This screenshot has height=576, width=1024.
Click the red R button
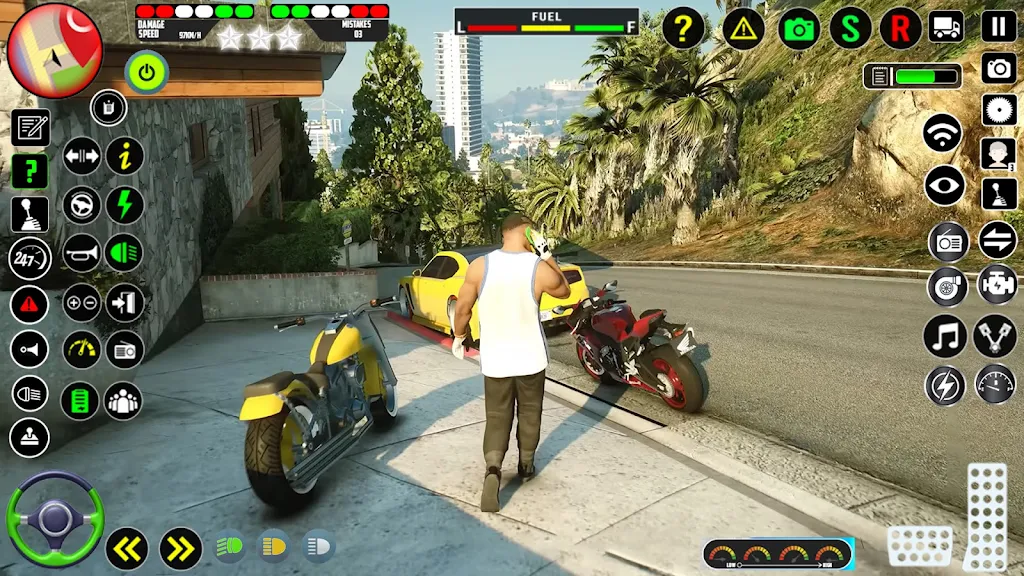[901, 28]
